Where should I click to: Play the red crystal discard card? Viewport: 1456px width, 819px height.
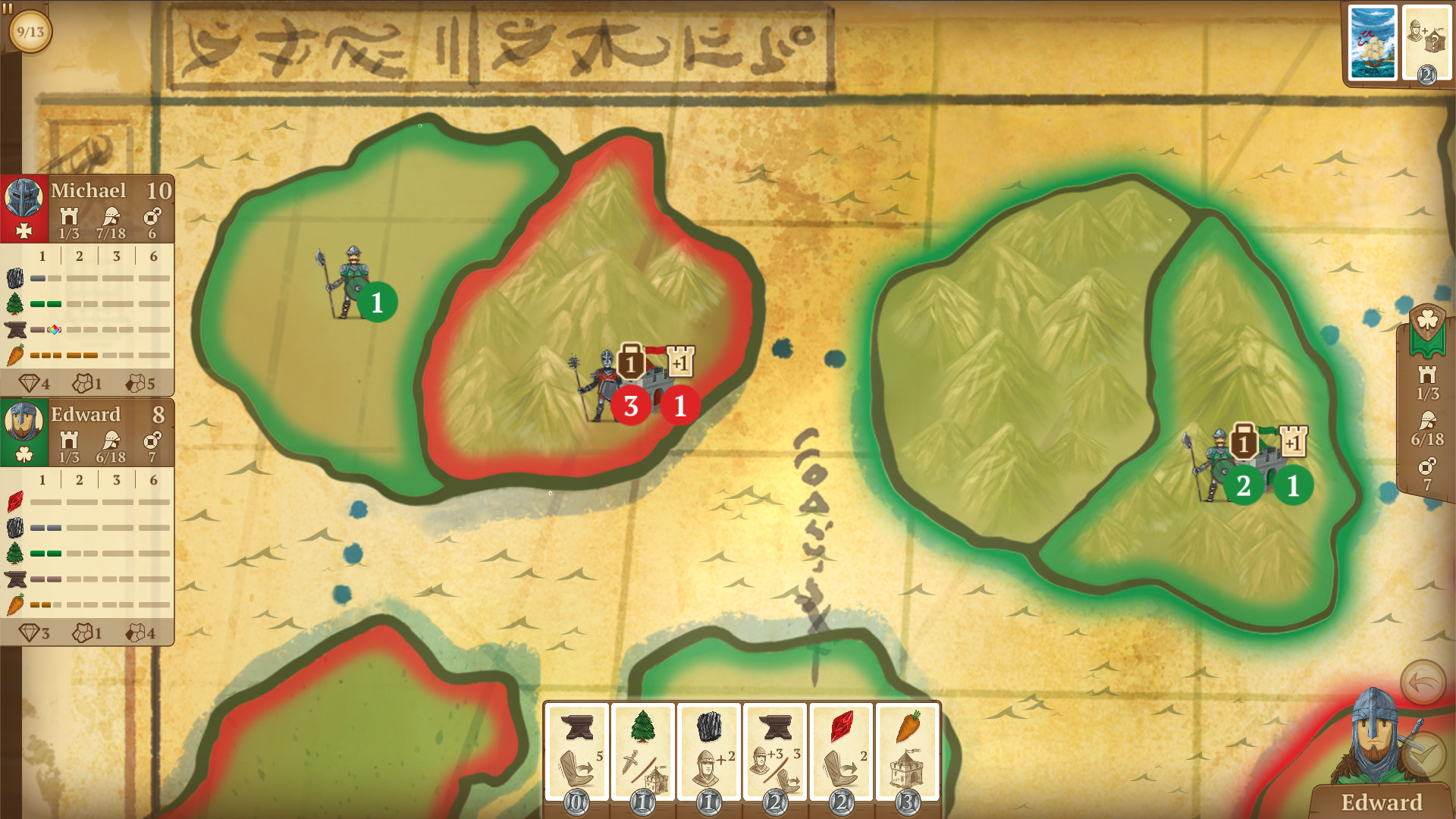840,751
